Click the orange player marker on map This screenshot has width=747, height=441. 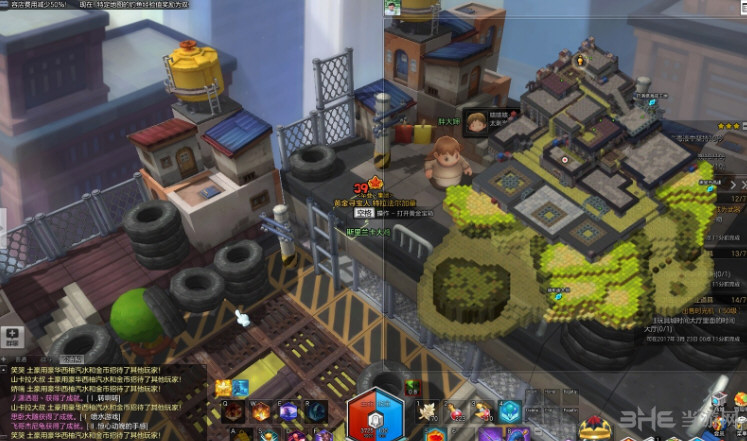580,60
